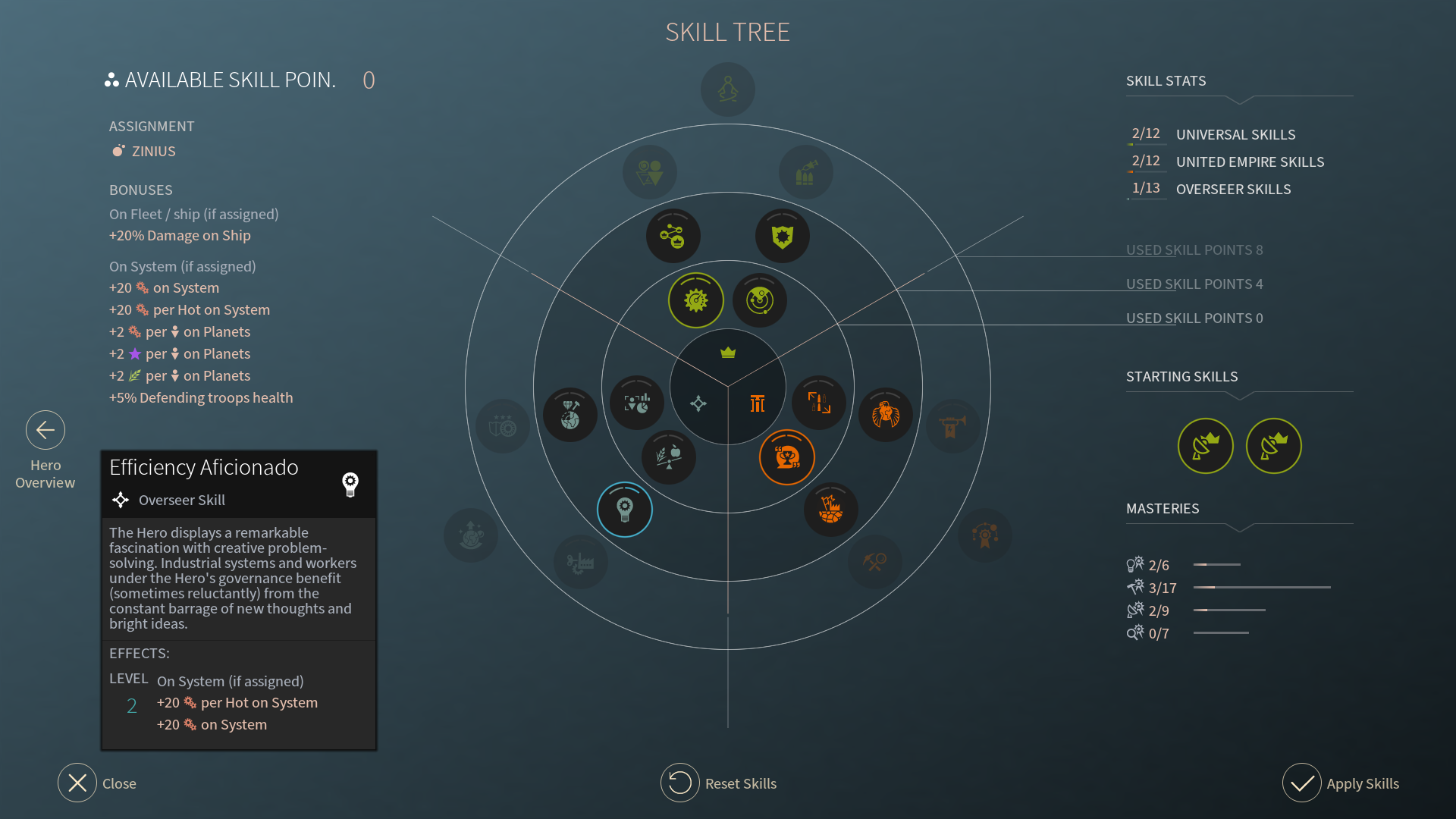The width and height of the screenshot is (1456, 819).
Task: Pick the green shield skill node
Action: 783,237
